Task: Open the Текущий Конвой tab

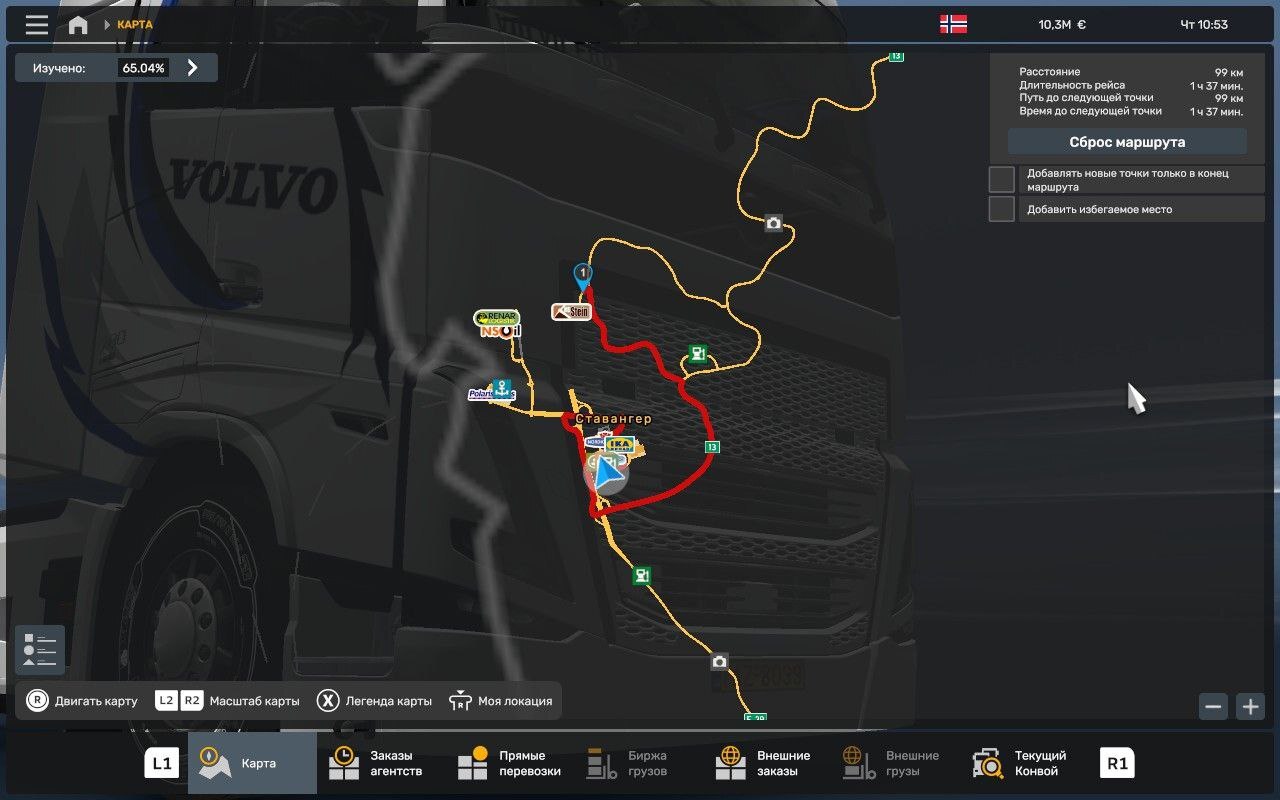Action: [1024, 764]
